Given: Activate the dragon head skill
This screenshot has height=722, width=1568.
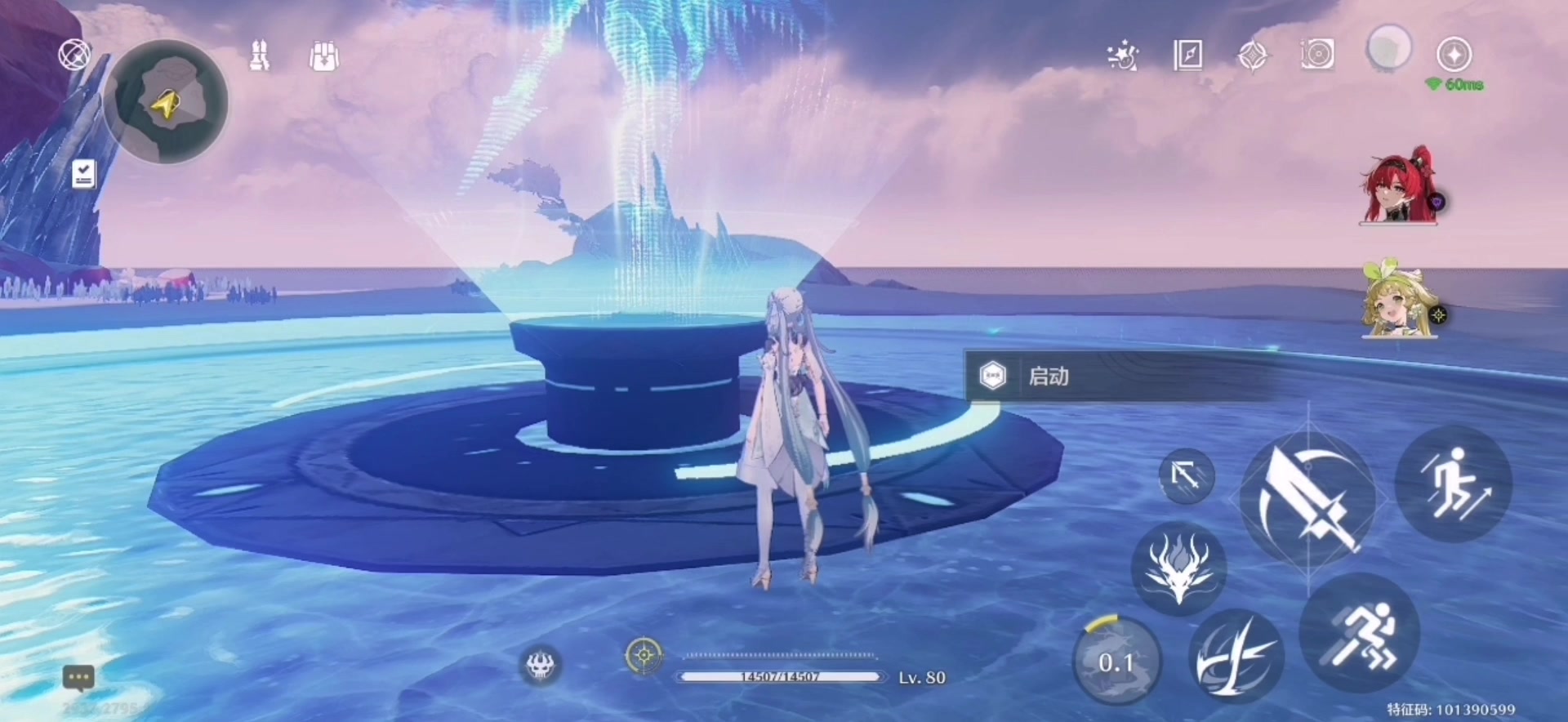Looking at the screenshot, I should pos(1178,568).
